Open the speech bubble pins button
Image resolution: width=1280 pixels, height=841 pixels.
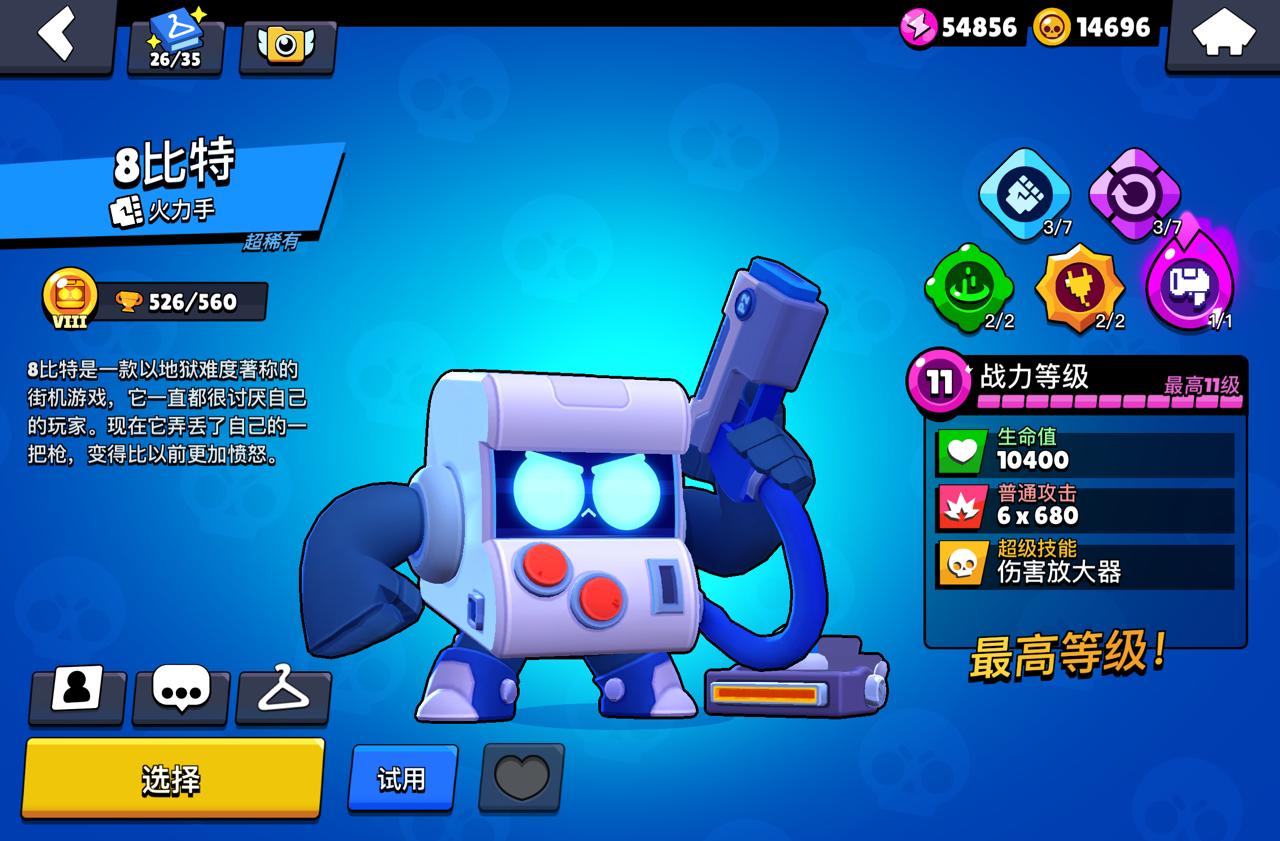coord(181,692)
